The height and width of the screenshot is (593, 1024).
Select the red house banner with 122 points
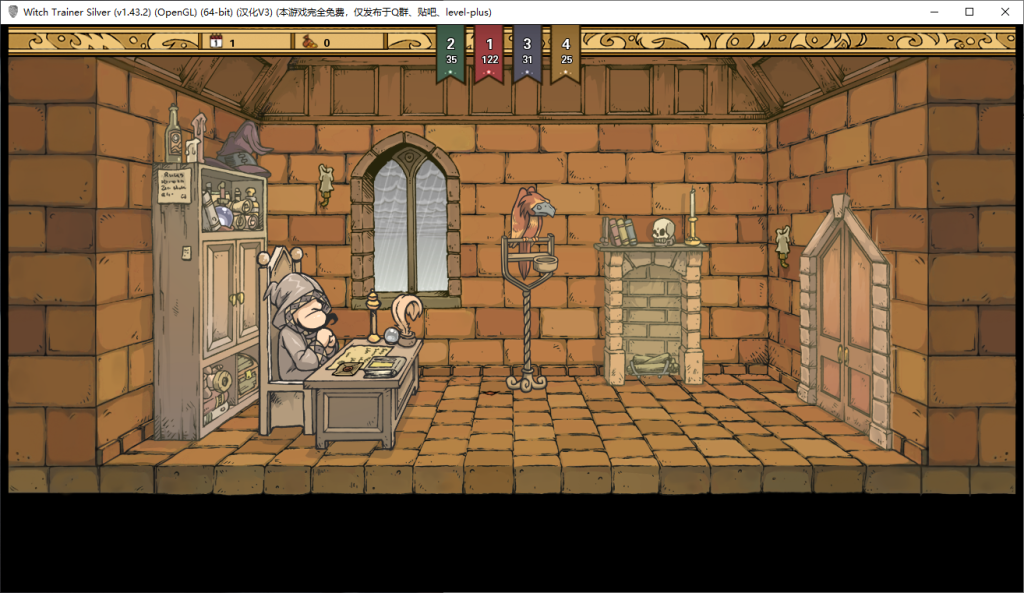pos(489,51)
